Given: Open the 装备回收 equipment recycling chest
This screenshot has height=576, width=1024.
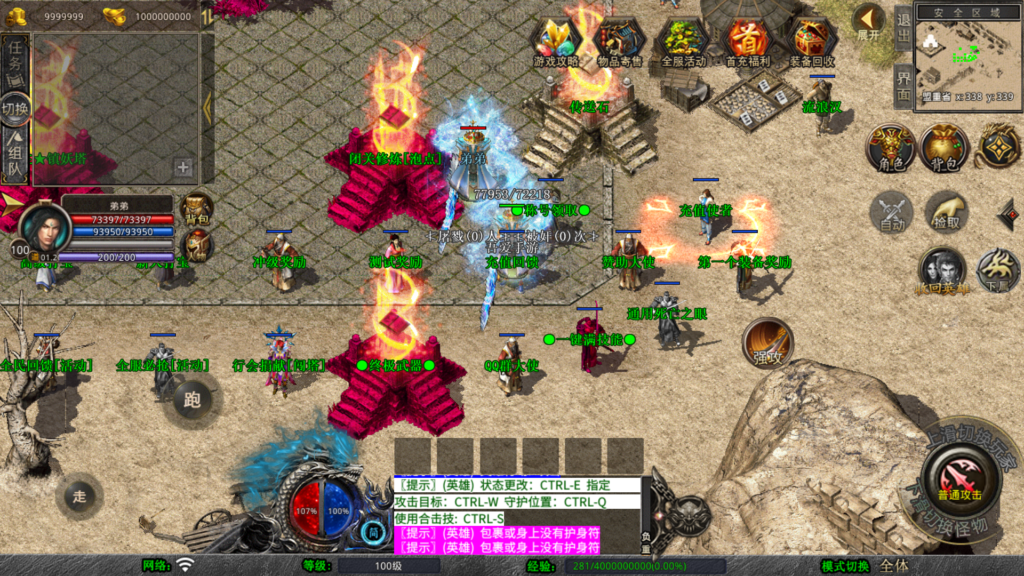Looking at the screenshot, I should click(x=811, y=40).
